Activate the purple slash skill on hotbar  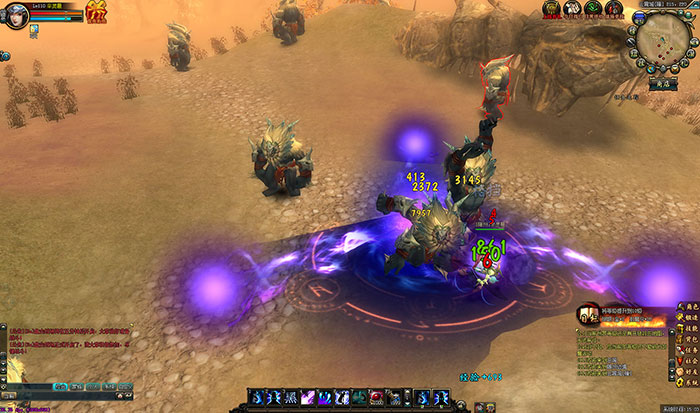tap(309, 399)
